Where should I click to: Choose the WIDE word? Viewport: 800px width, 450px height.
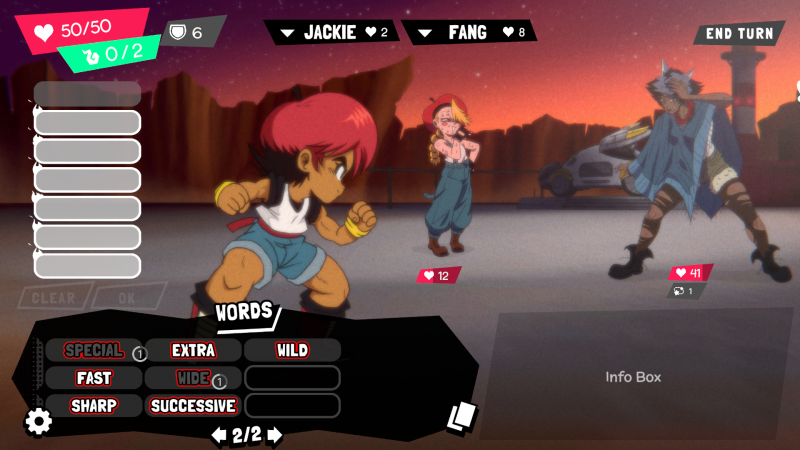(x=193, y=378)
